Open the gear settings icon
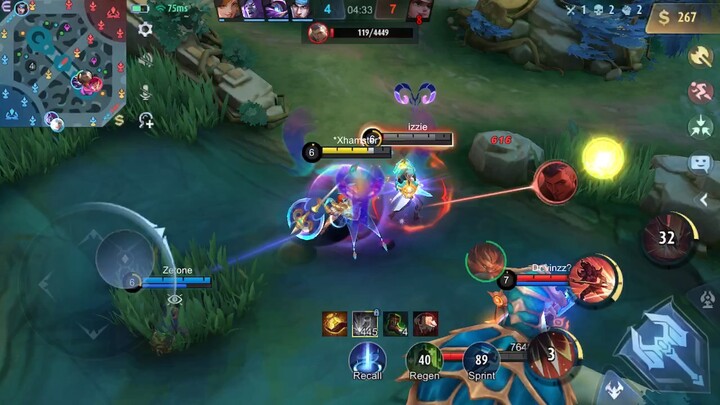Image resolution: width=720 pixels, height=405 pixels. click(145, 29)
